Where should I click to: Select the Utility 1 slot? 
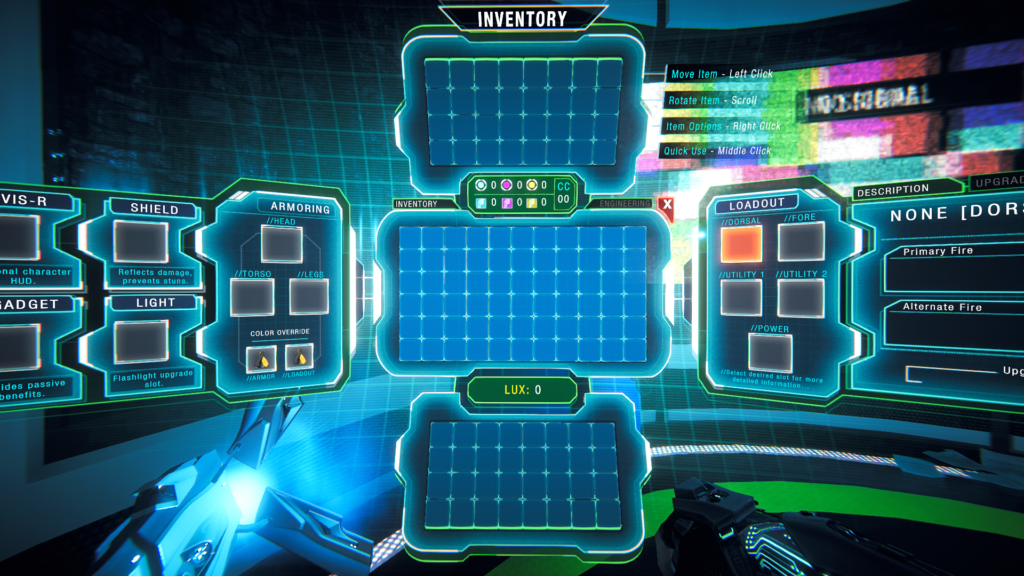coord(741,297)
